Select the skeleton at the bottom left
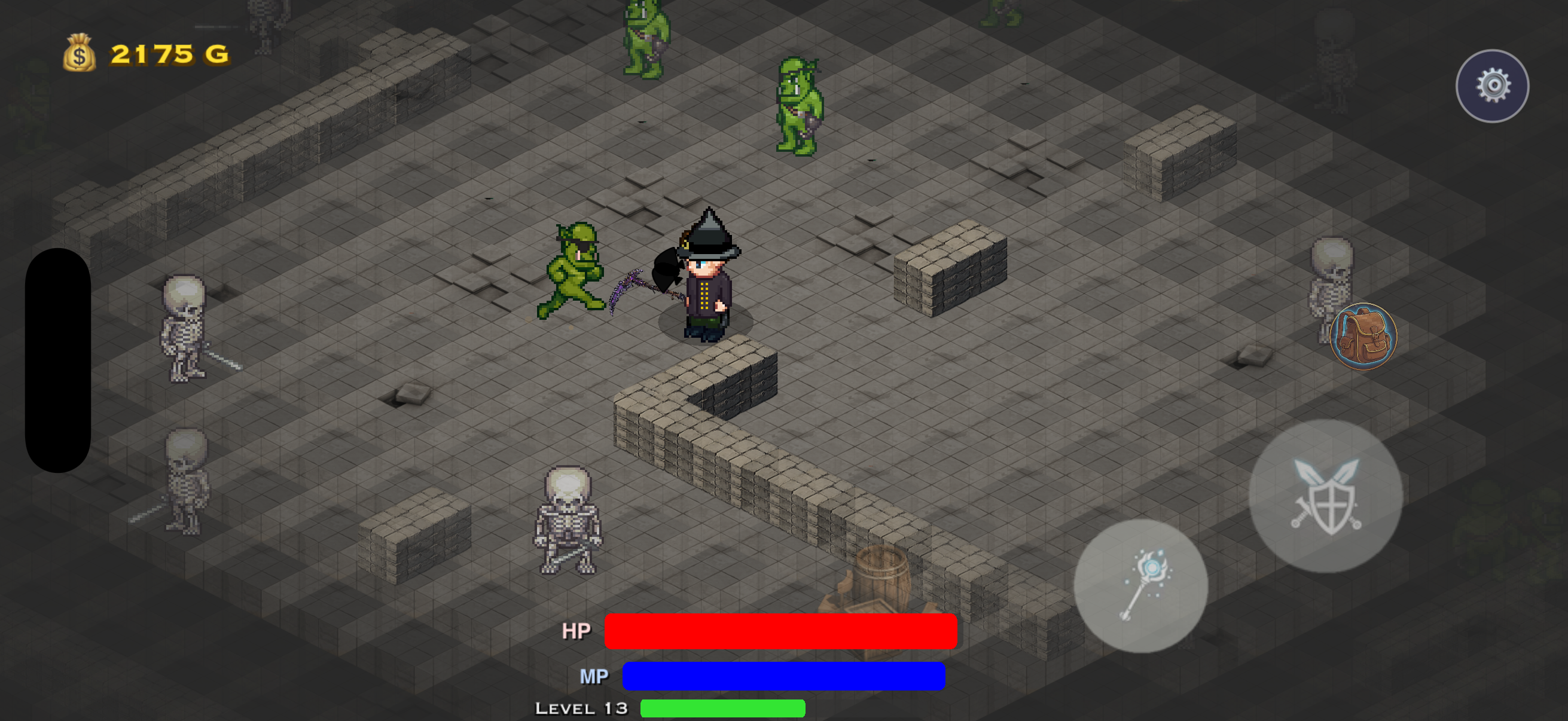The width and height of the screenshot is (1568, 721). click(x=185, y=481)
